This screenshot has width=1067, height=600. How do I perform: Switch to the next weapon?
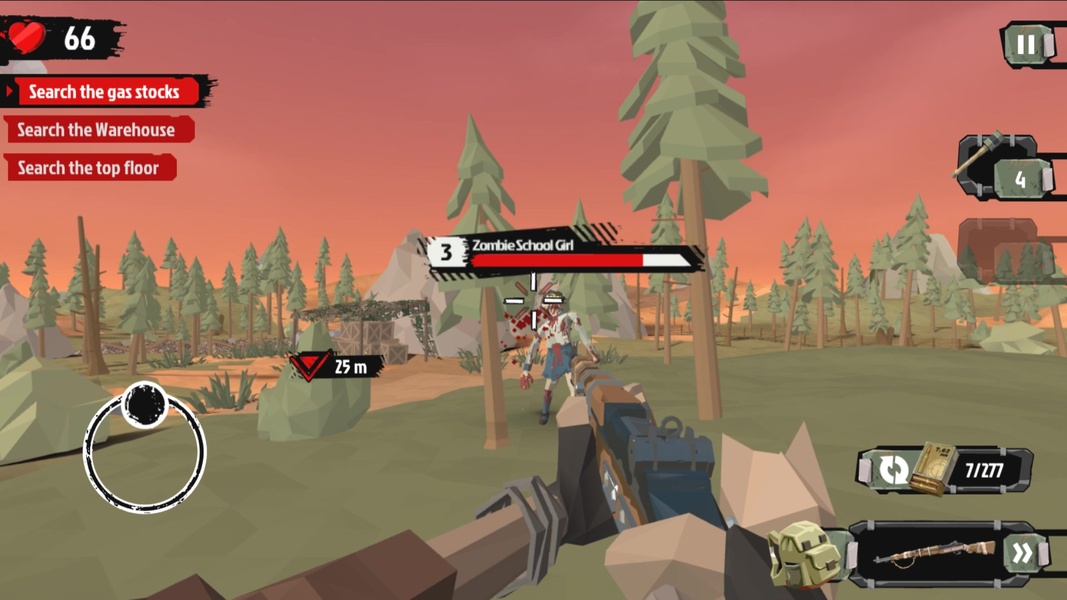click(1022, 554)
